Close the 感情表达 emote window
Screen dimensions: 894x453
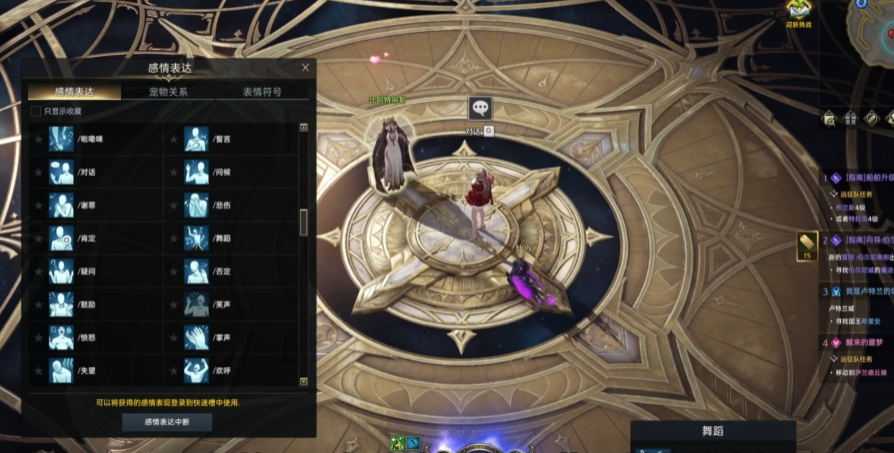(x=305, y=68)
